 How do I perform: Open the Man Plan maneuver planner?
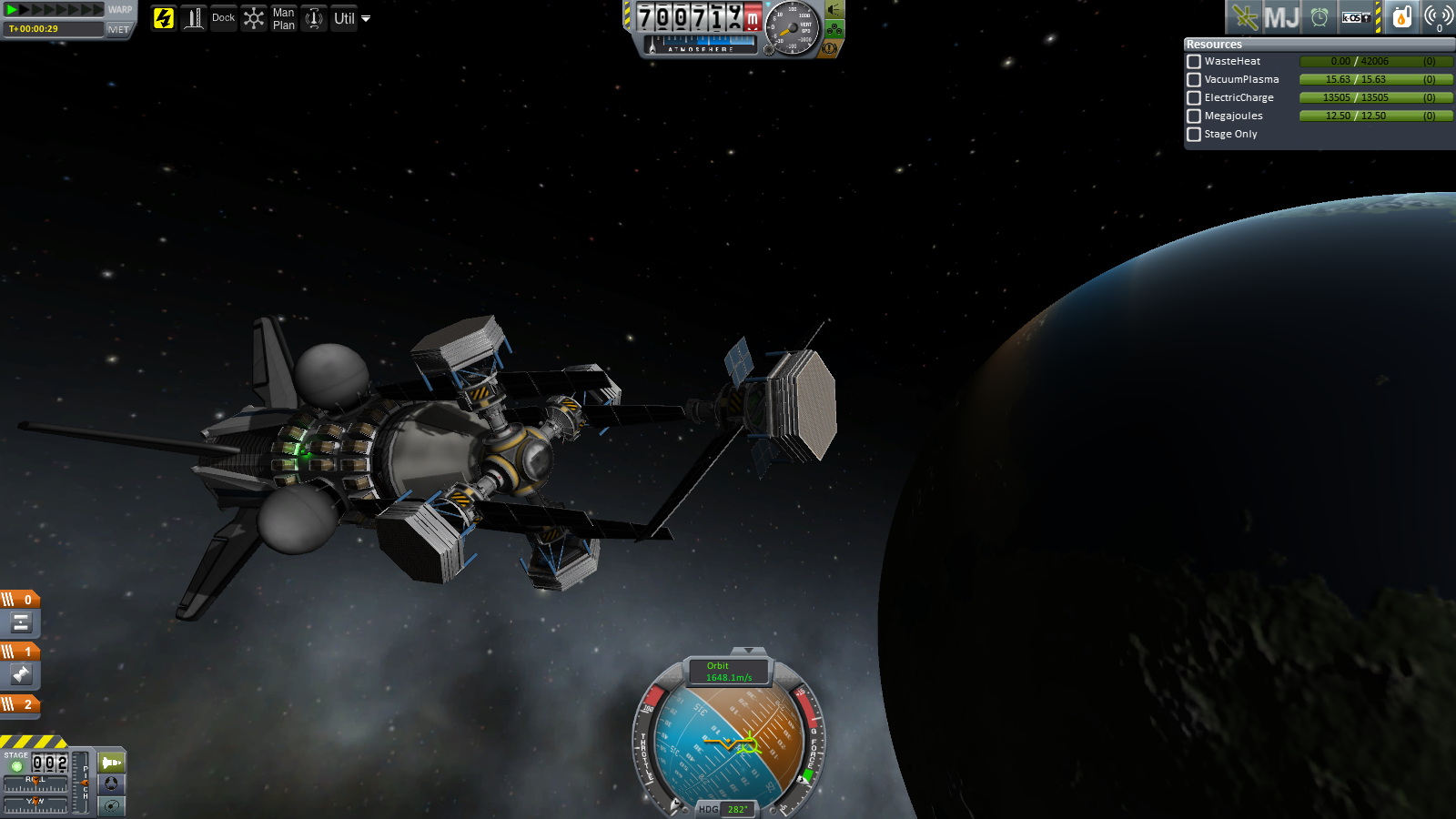coord(284,18)
